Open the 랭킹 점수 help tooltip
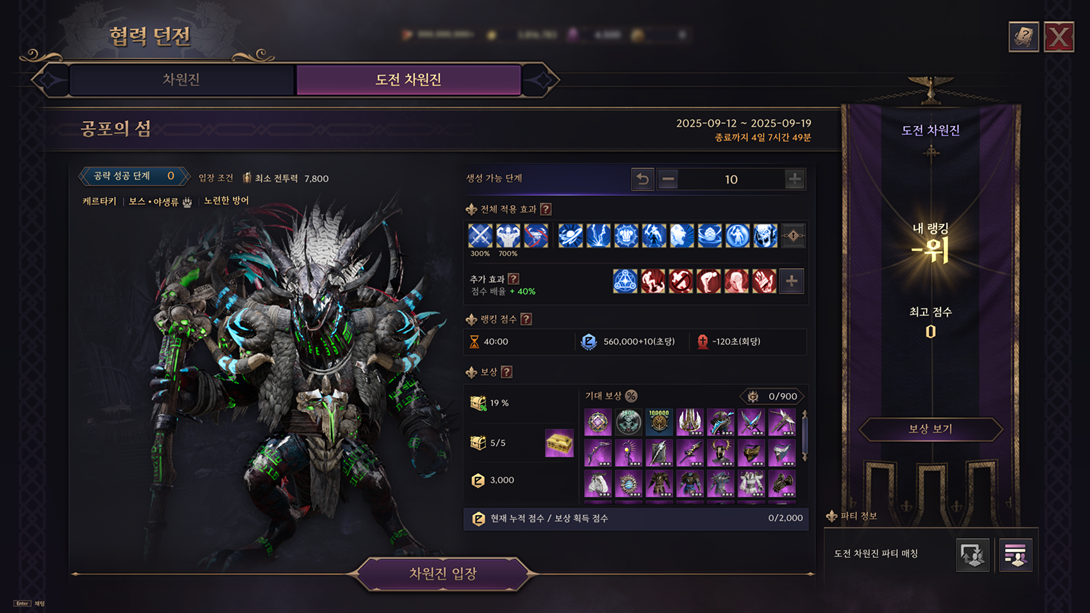 526,319
